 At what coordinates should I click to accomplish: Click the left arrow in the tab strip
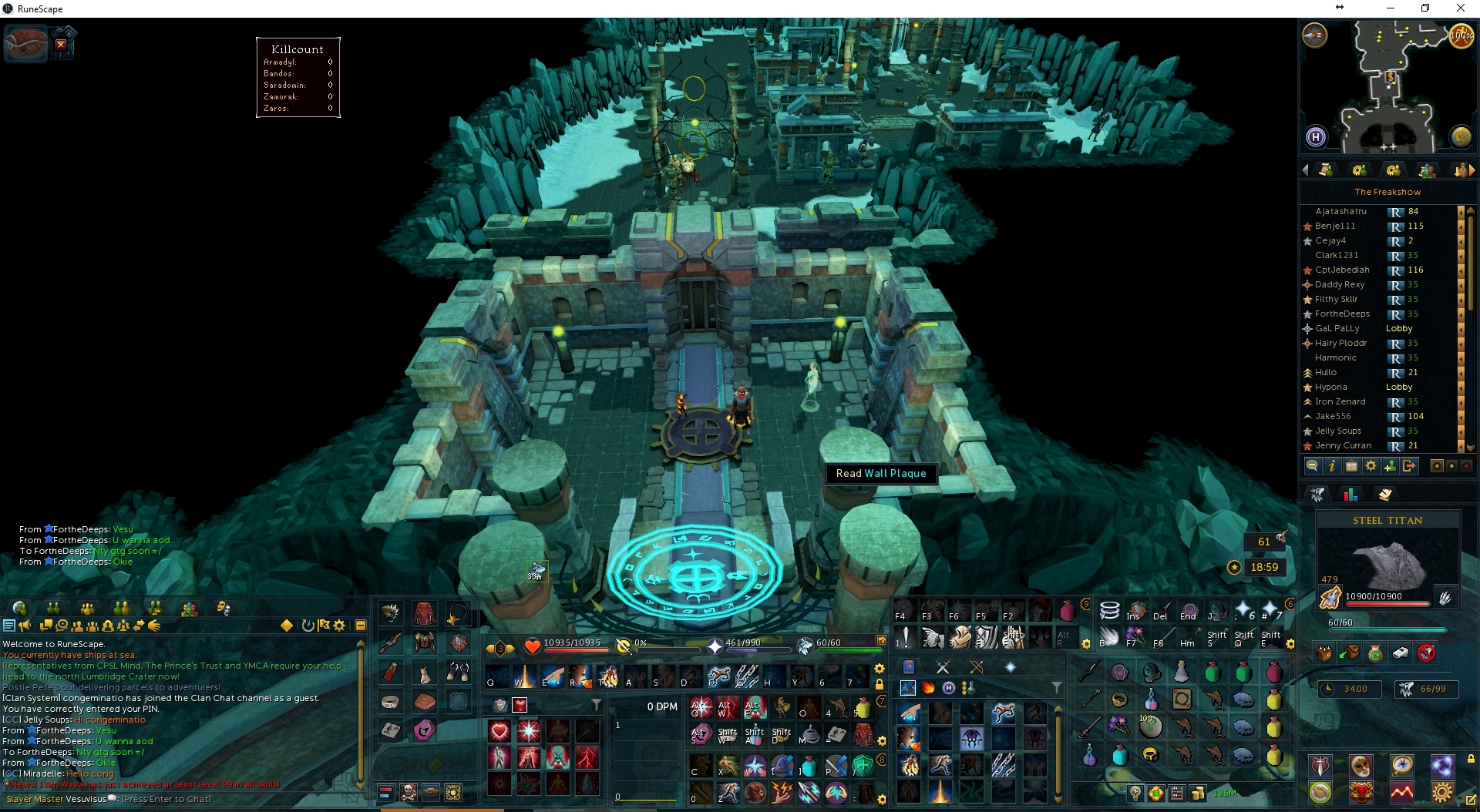[1306, 170]
